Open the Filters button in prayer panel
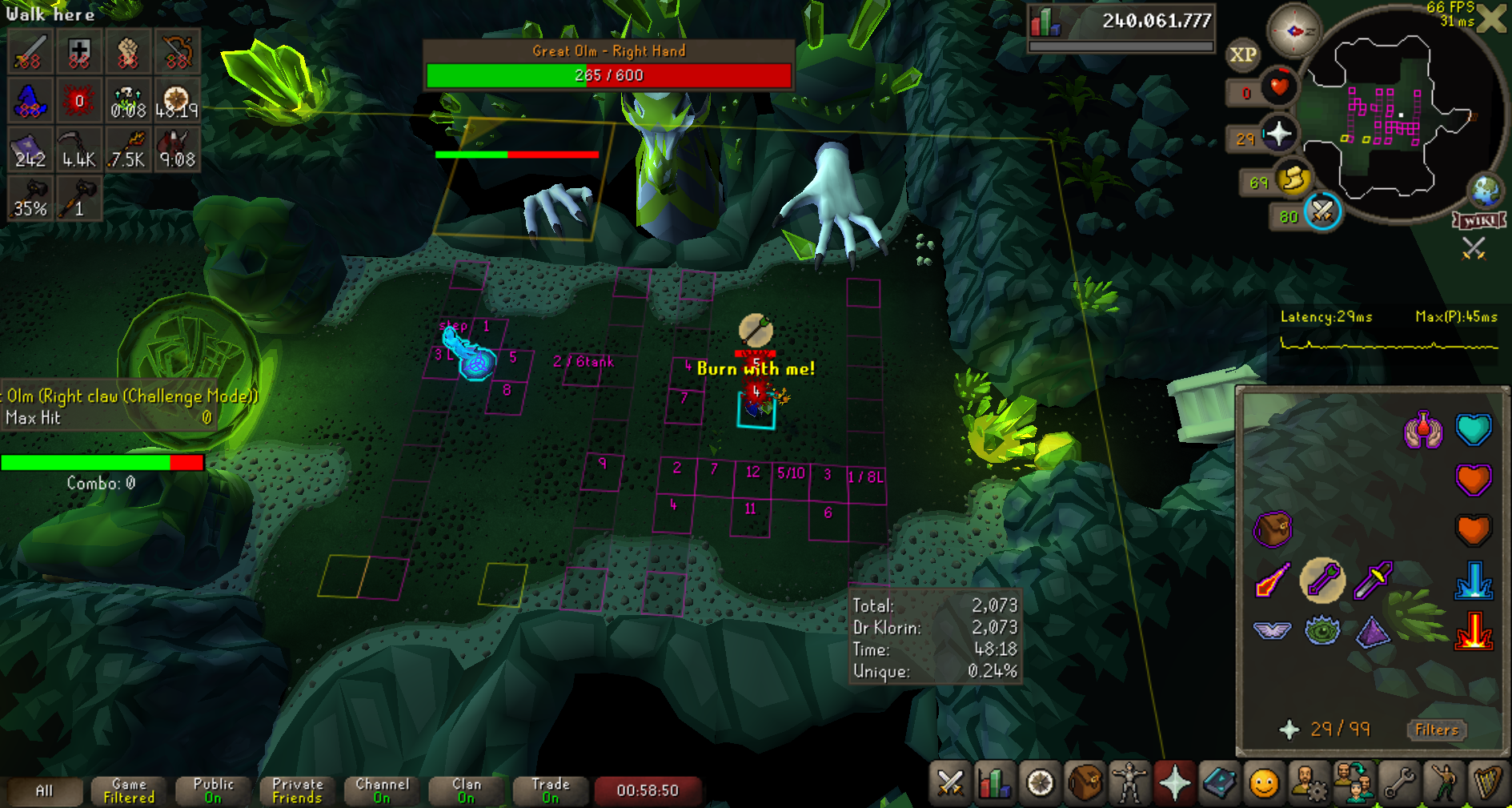This screenshot has height=808, width=1512. click(1437, 730)
